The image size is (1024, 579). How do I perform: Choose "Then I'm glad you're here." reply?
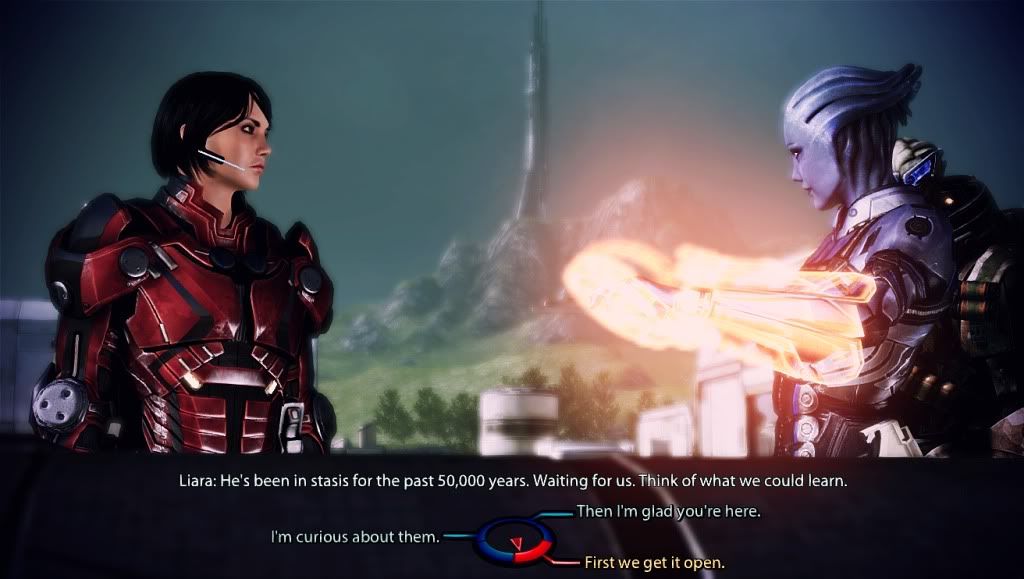point(669,512)
